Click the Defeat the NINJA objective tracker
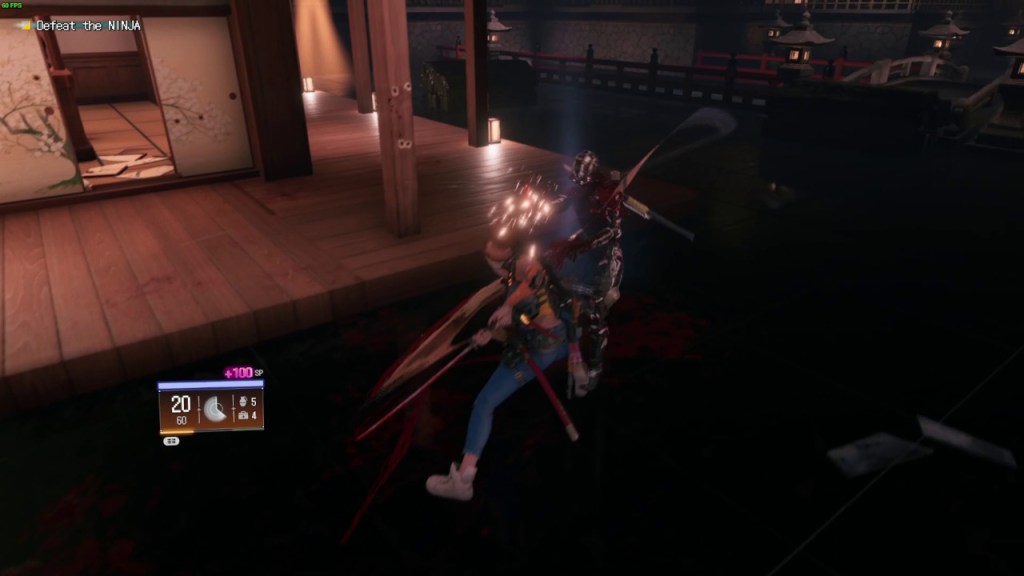This screenshot has width=1024, height=576. tap(87, 25)
